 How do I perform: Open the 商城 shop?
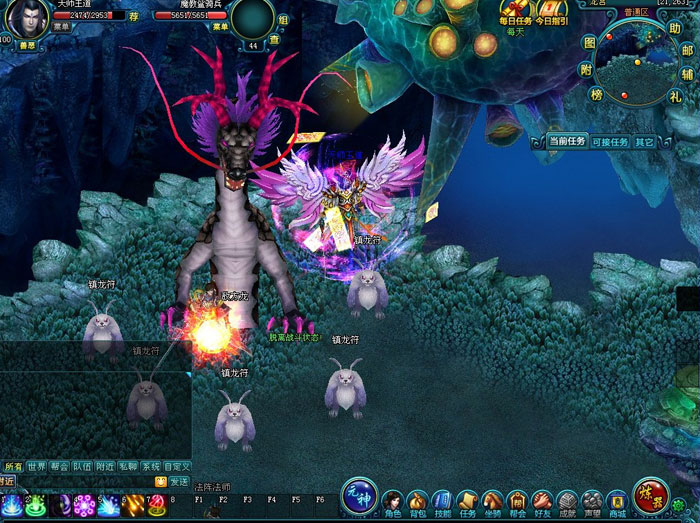(617, 501)
